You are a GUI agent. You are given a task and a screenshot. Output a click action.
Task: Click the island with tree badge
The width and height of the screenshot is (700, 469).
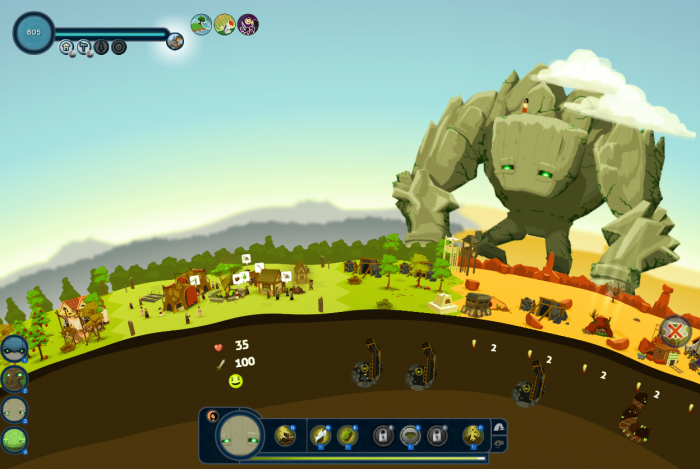[x=201, y=24]
